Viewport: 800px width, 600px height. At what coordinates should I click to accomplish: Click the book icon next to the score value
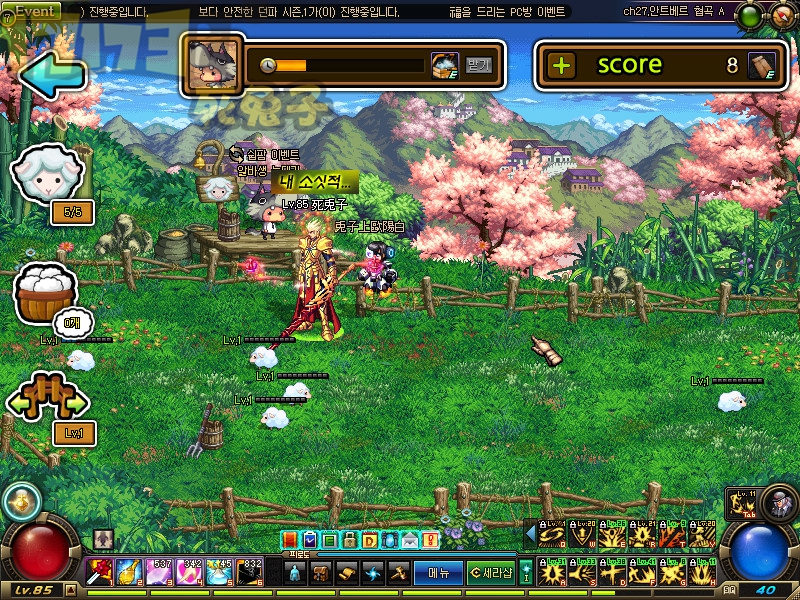(x=762, y=66)
